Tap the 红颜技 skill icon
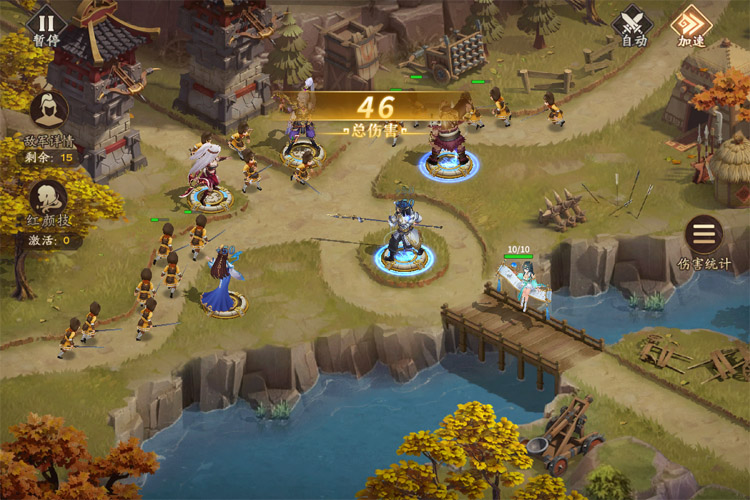The image size is (750, 500). [49, 198]
